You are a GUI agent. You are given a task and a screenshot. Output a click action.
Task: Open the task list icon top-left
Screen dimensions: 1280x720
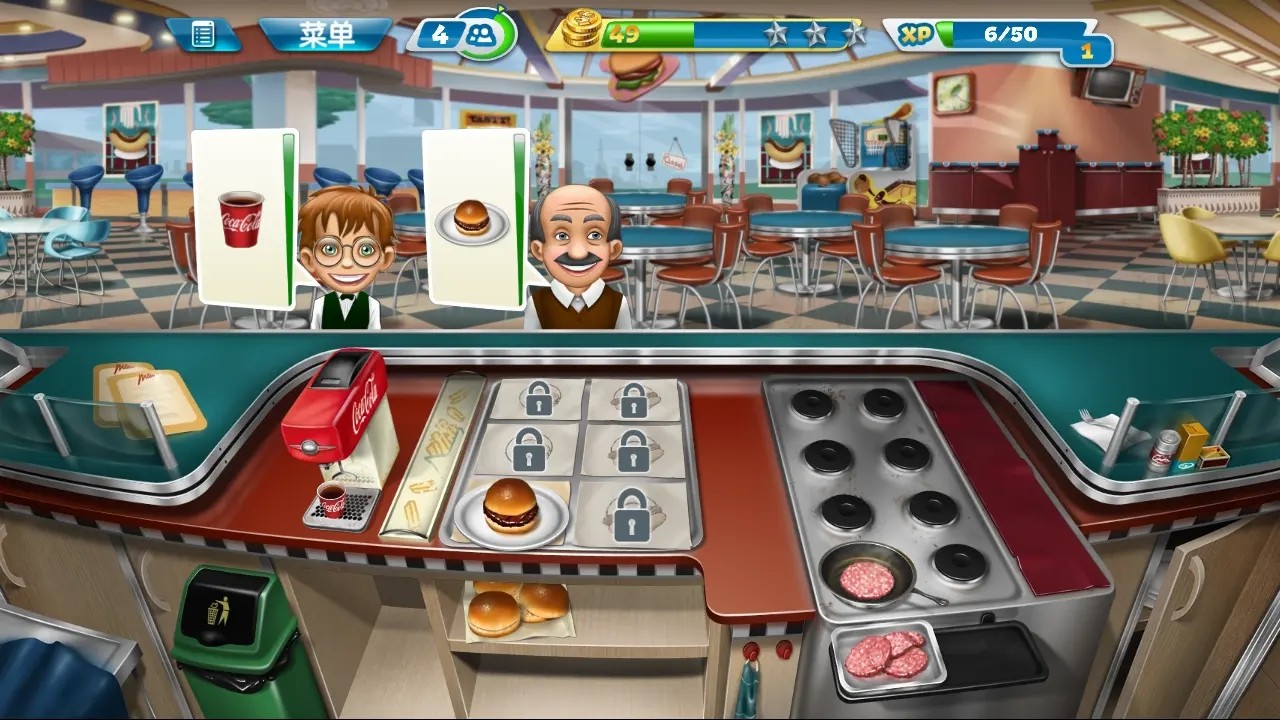pyautogui.click(x=205, y=33)
